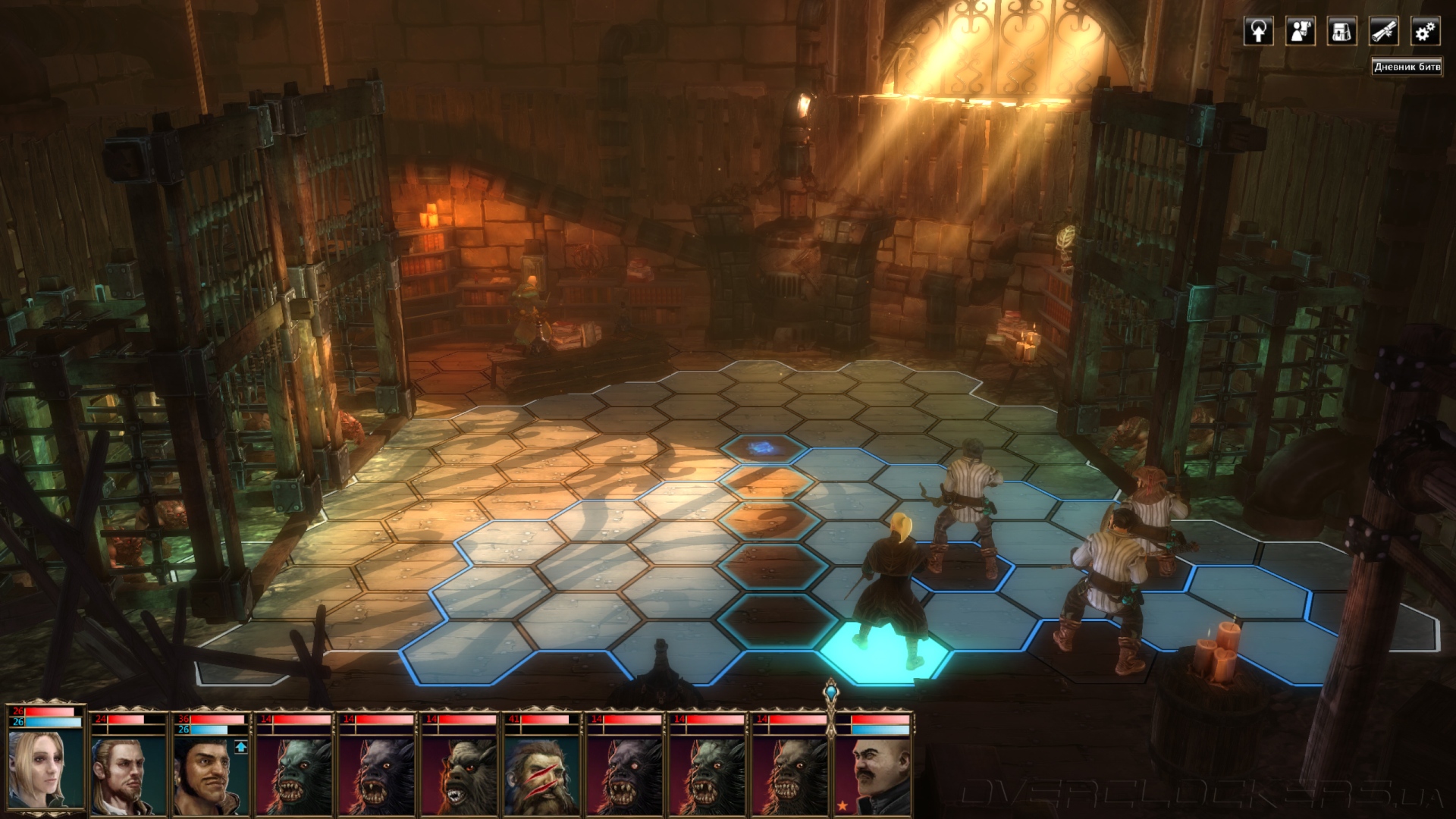
Task: Open the quest scroll journal
Action: click(x=1383, y=32)
